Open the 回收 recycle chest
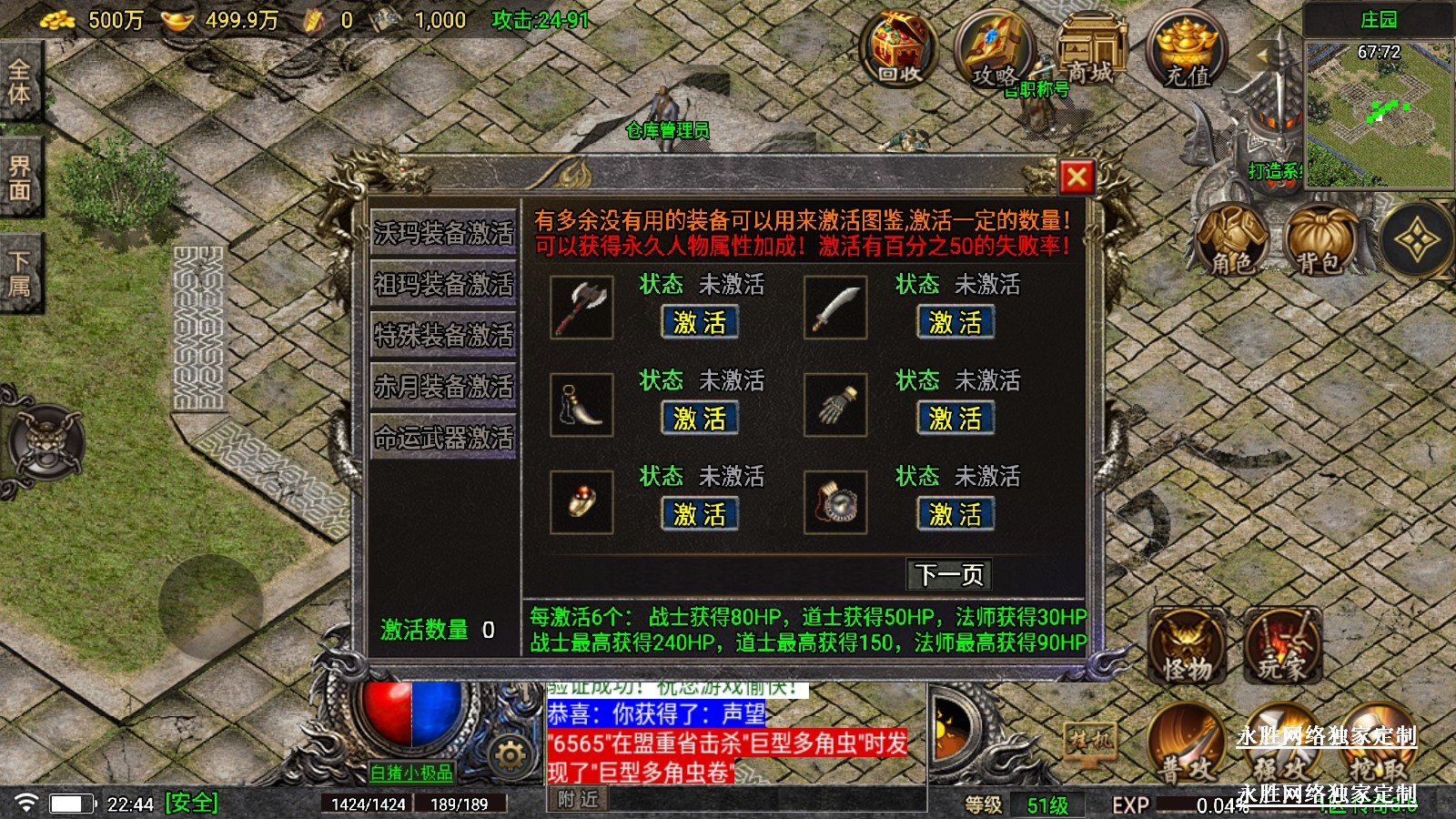The height and width of the screenshot is (819, 1456). [x=899, y=50]
